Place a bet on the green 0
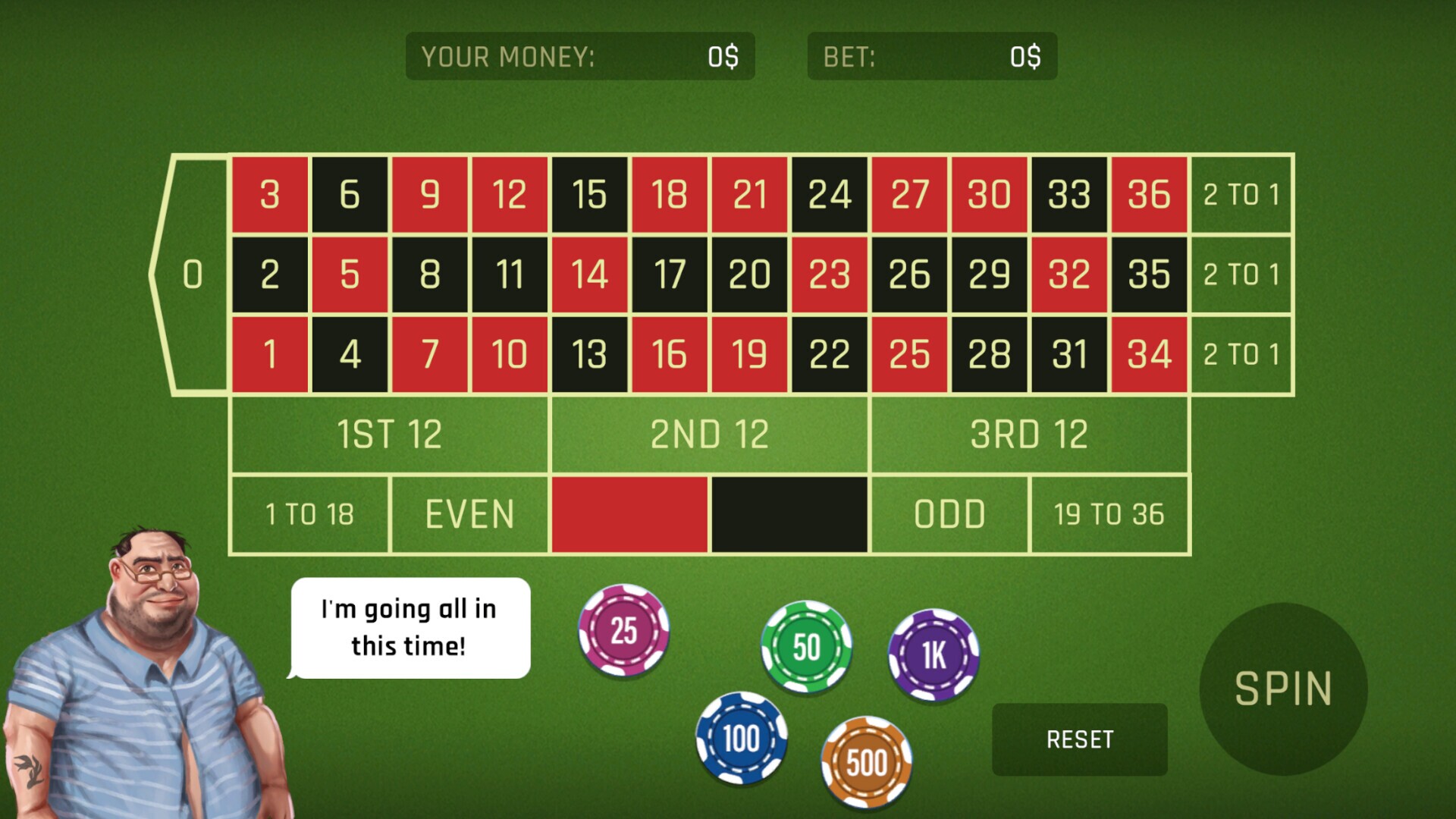The height and width of the screenshot is (819, 1456). point(192,275)
